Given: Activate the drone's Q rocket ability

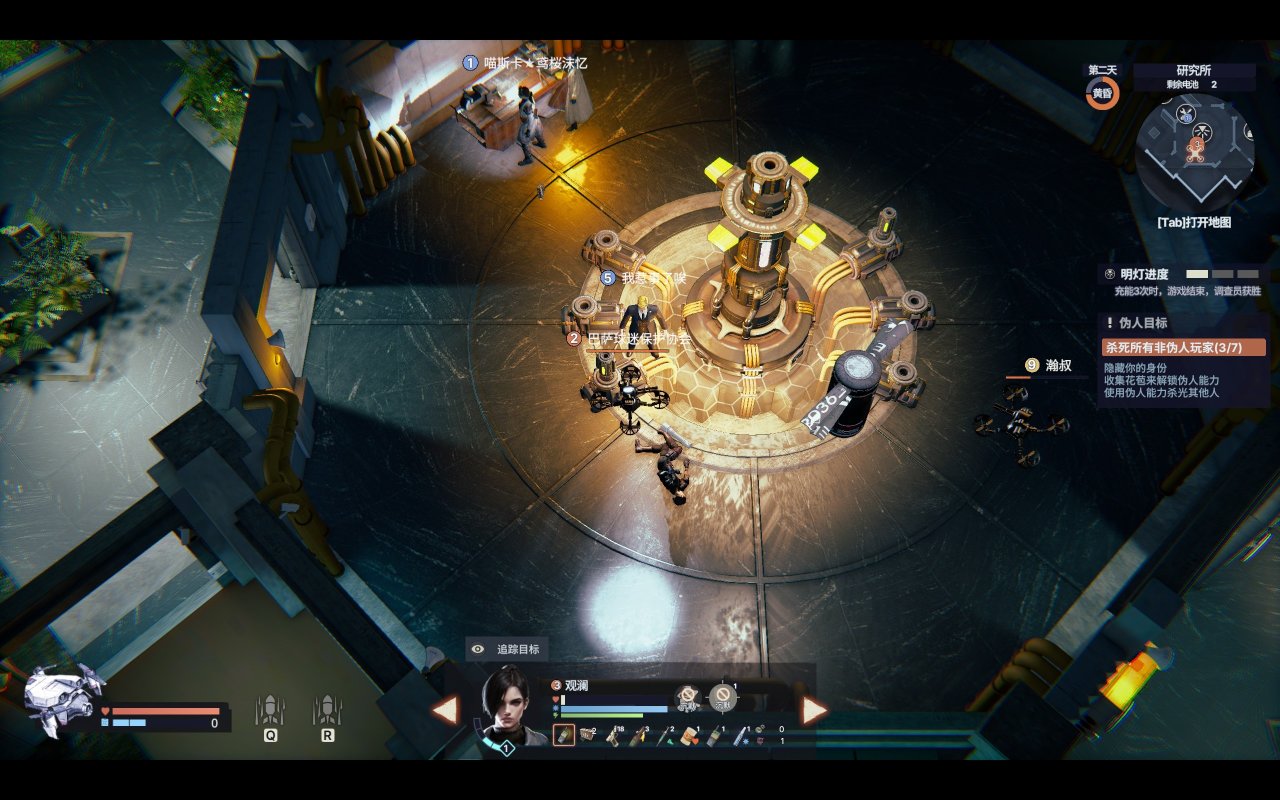Looking at the screenshot, I should tap(270, 712).
